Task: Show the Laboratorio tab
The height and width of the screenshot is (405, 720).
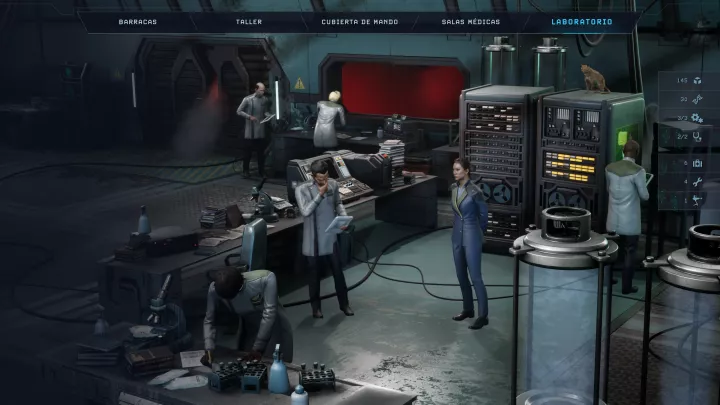Action: pos(582,21)
